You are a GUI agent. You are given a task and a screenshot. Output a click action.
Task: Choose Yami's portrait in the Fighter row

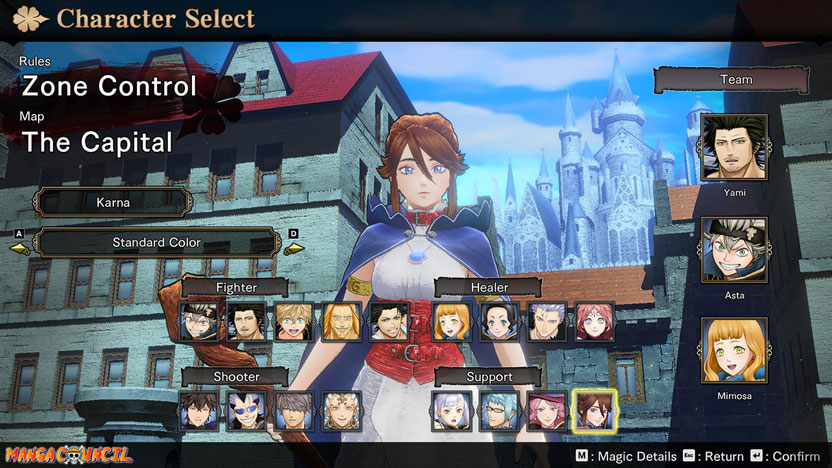tap(246, 322)
